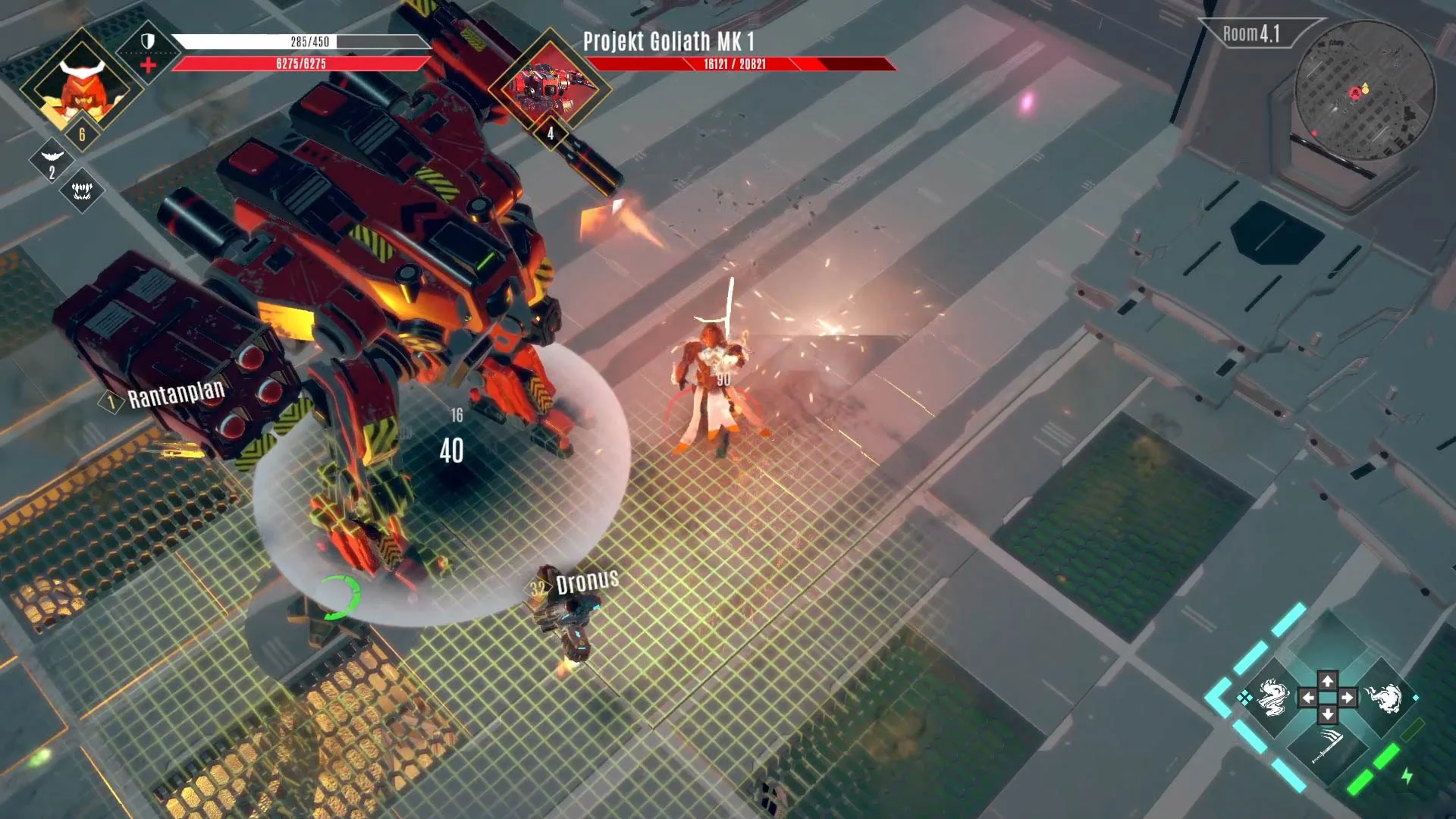Image resolution: width=1456 pixels, height=819 pixels.
Task: Open the circular minimap
Action: 1364,90
